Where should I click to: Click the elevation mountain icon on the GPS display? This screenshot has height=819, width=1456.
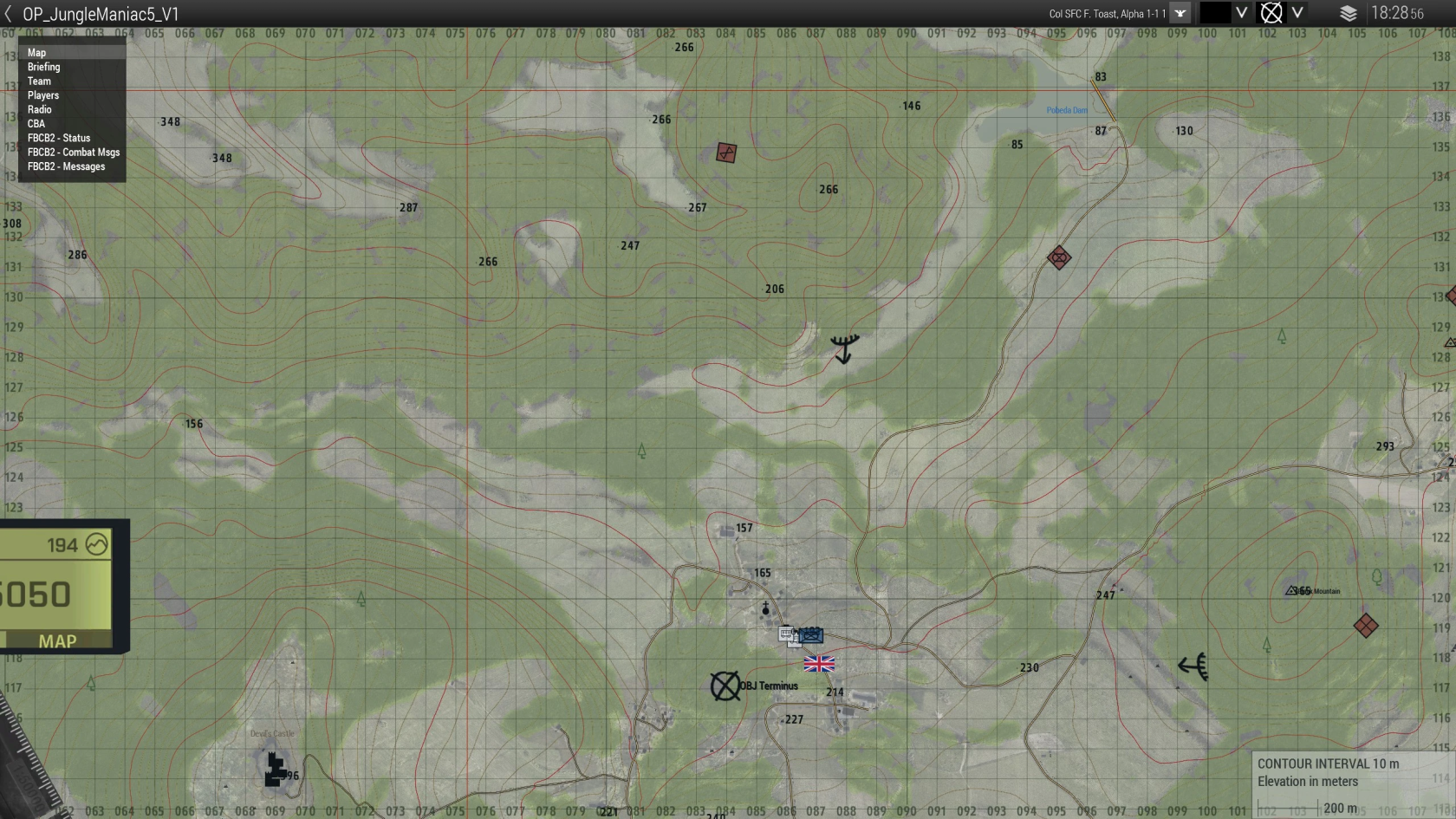tap(98, 544)
